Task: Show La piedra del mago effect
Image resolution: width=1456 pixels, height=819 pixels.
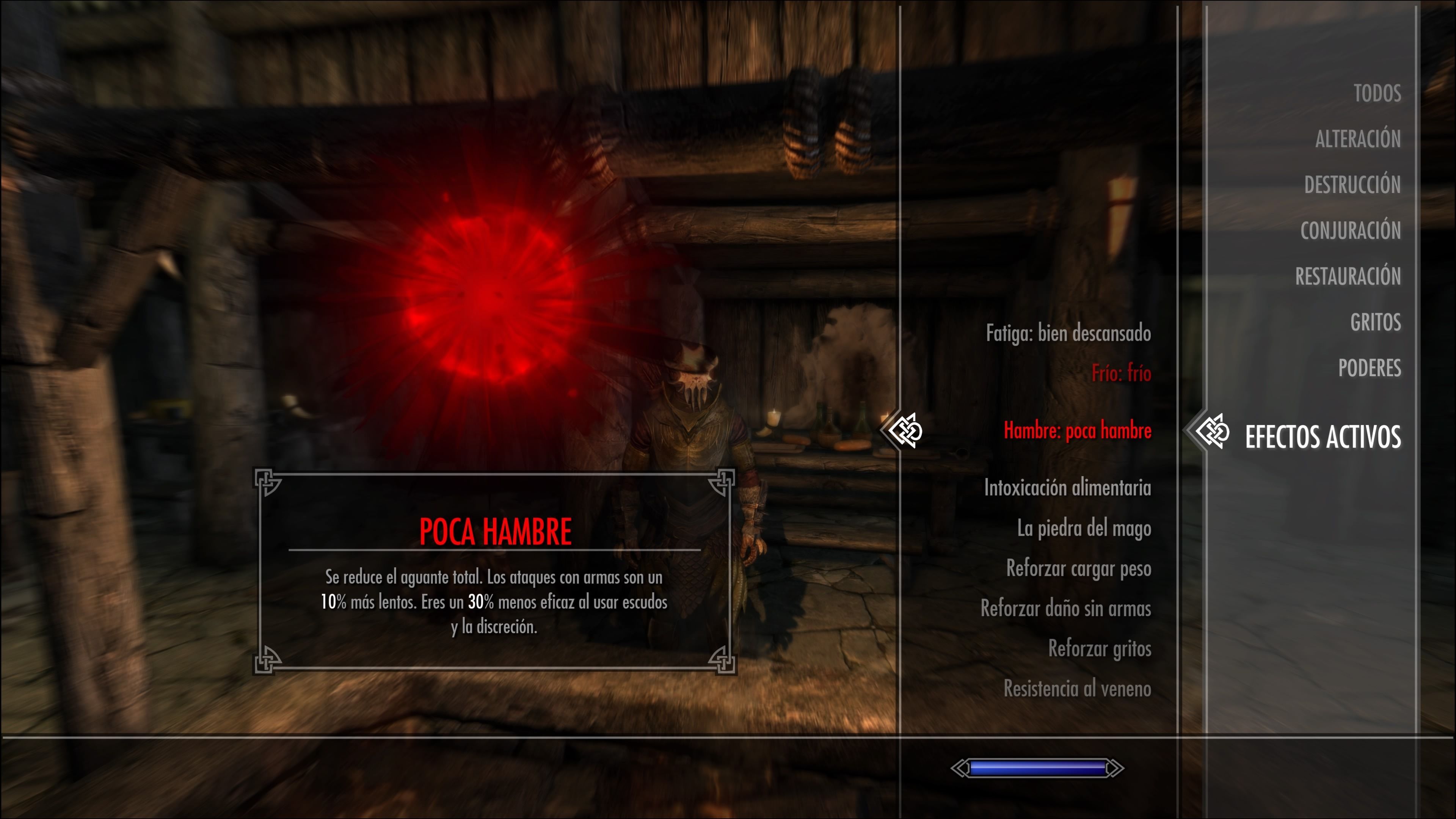Action: [x=1084, y=529]
